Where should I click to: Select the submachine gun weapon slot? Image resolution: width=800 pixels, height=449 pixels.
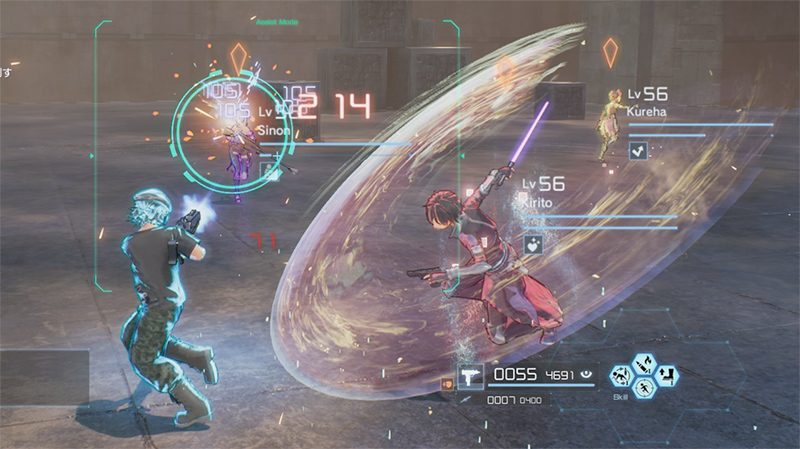tap(473, 376)
